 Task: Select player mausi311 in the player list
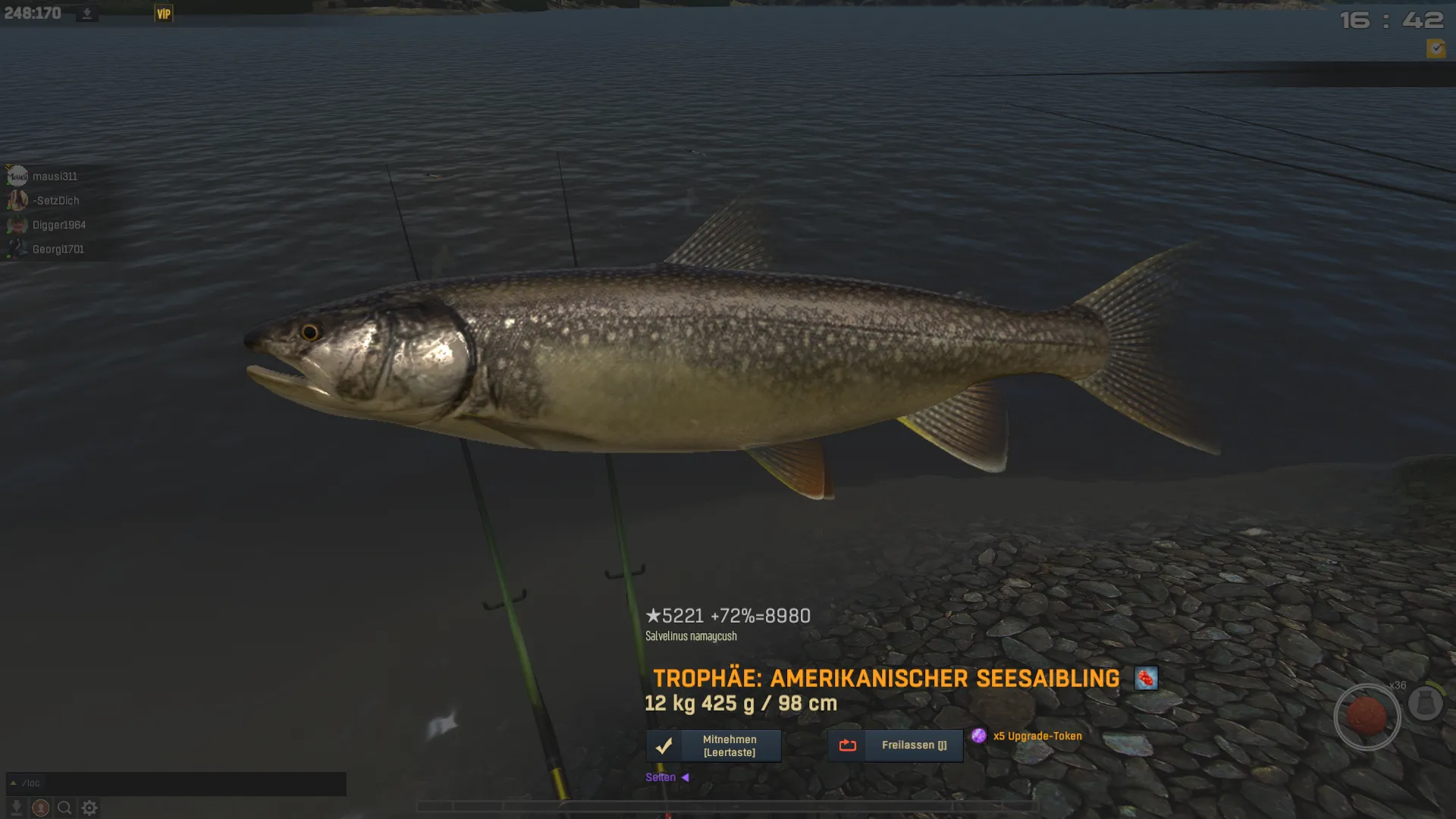tap(54, 177)
